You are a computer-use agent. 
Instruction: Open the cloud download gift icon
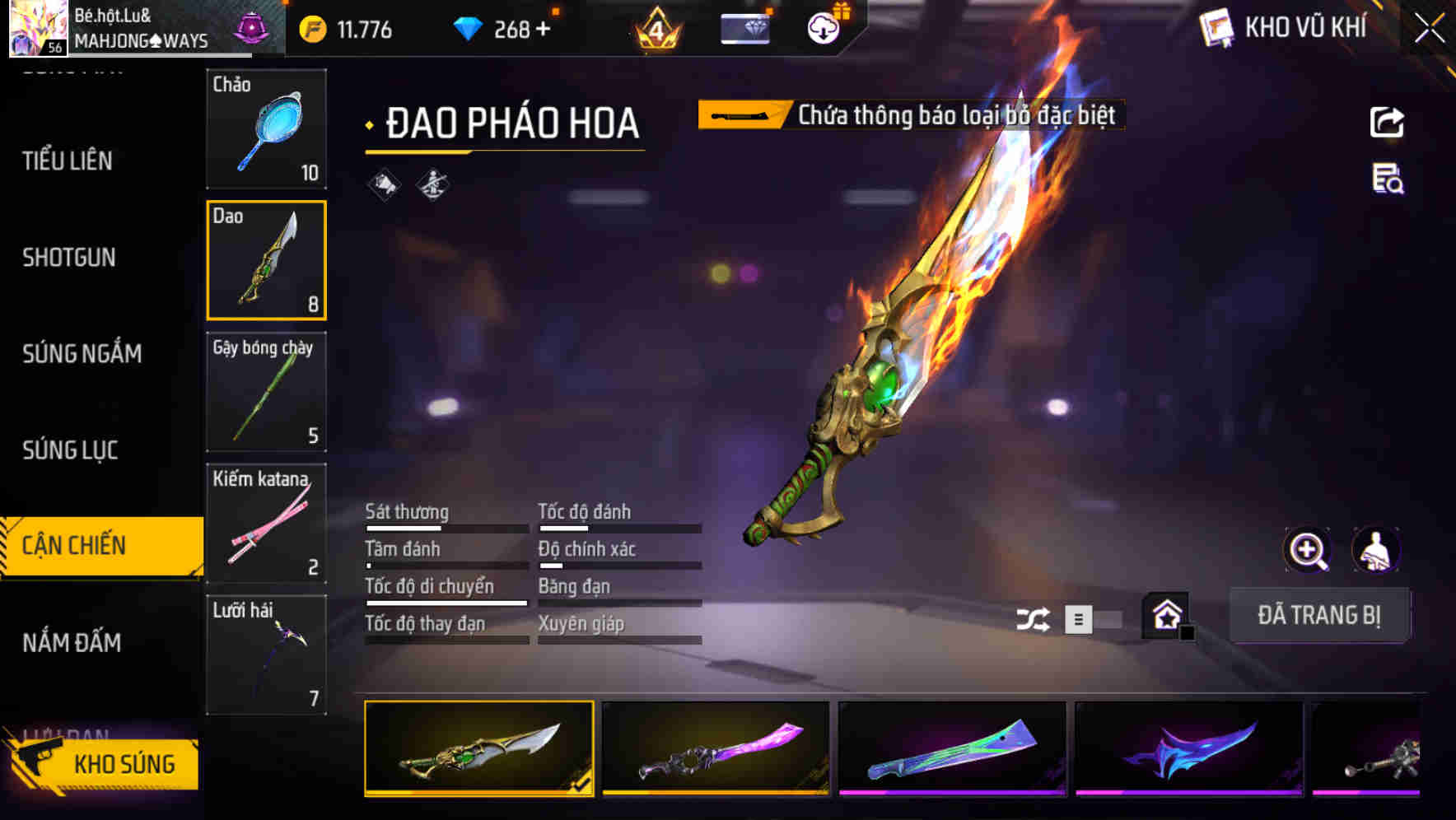[x=824, y=27]
